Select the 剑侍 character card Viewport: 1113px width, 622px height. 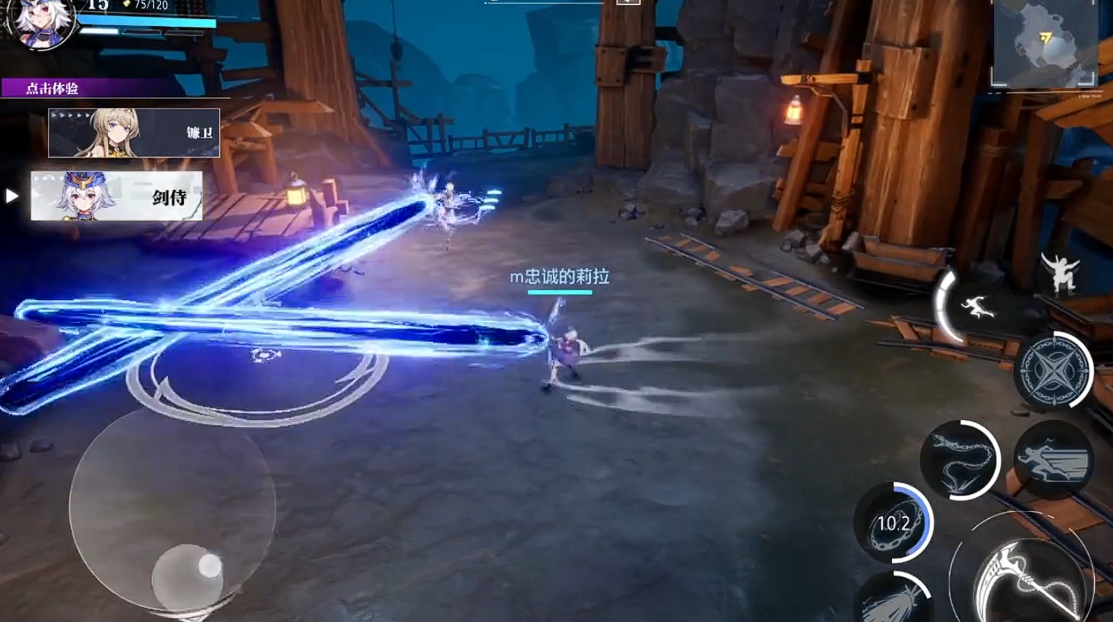(116, 196)
